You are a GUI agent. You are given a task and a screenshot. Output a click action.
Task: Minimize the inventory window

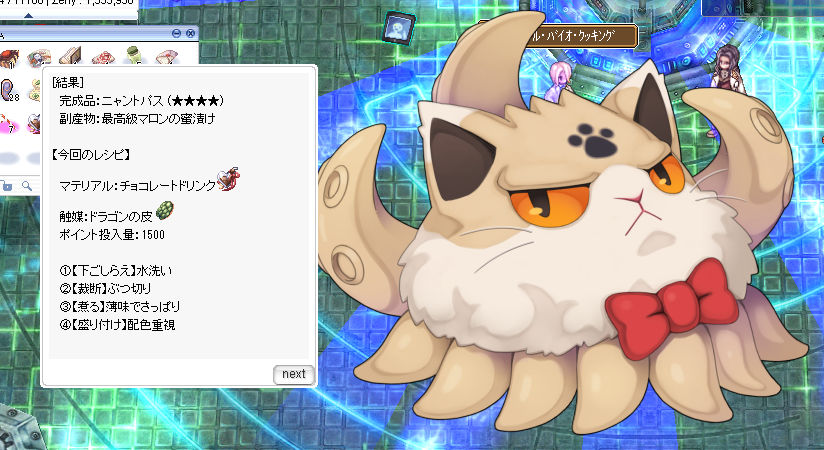176,33
